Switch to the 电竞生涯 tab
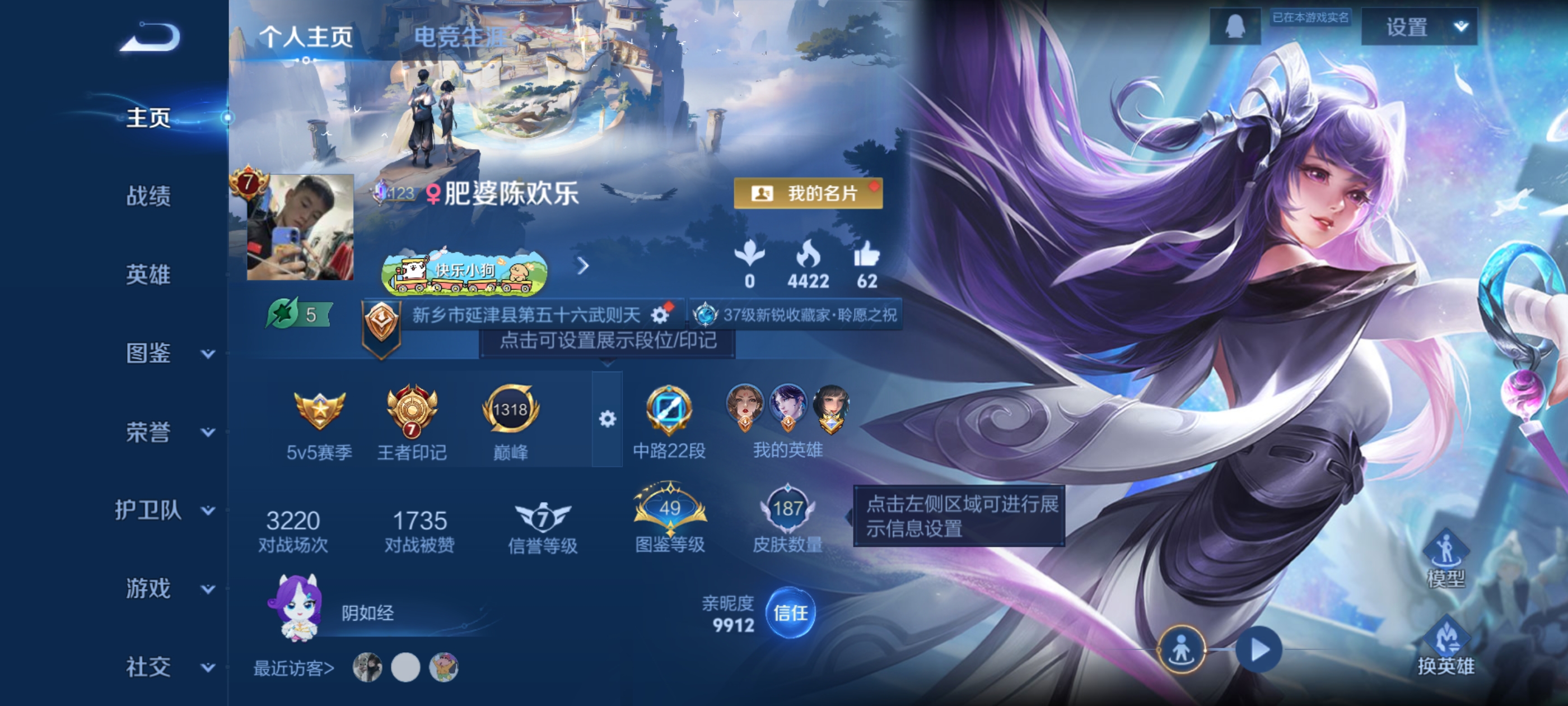Image resolution: width=1568 pixels, height=706 pixels. 458,36
